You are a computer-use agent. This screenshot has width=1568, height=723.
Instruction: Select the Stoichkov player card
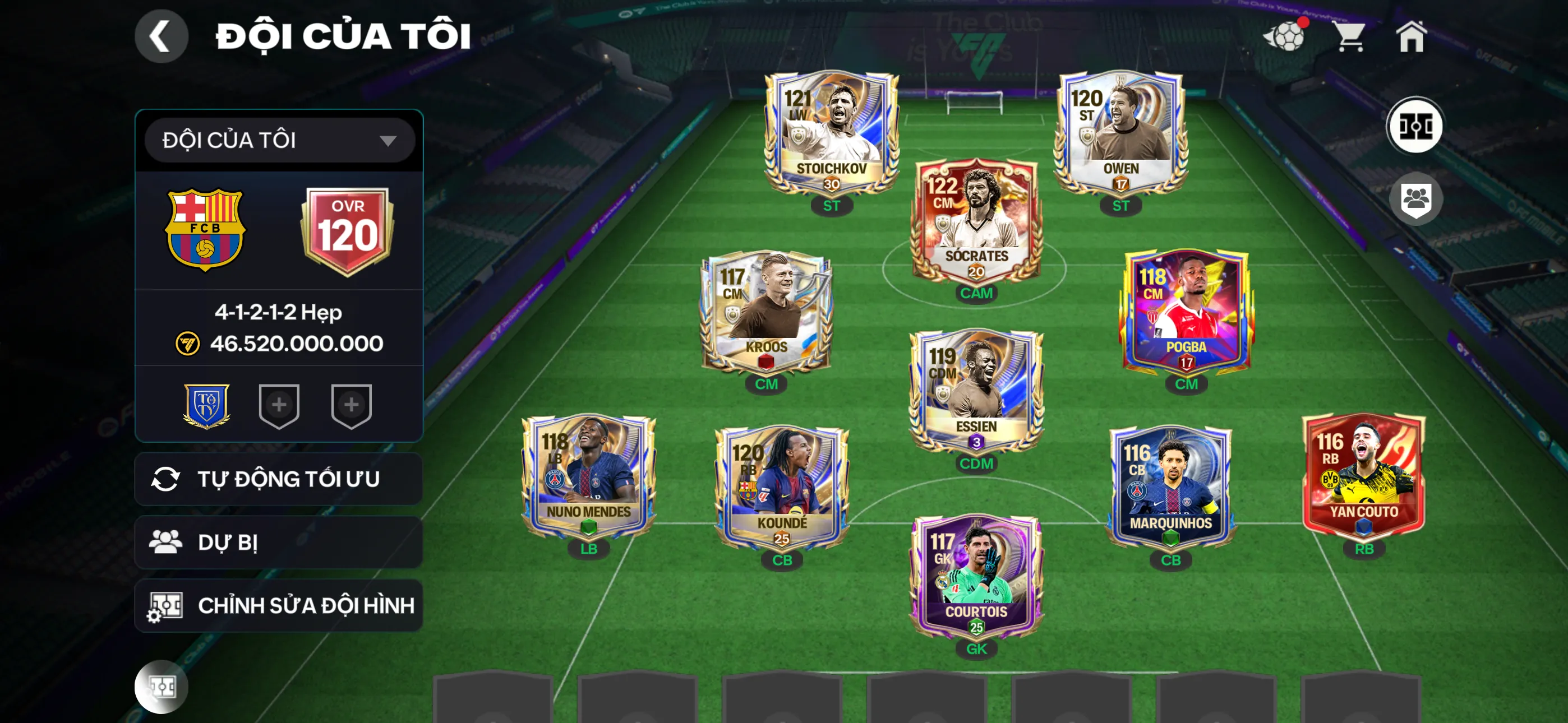click(831, 133)
